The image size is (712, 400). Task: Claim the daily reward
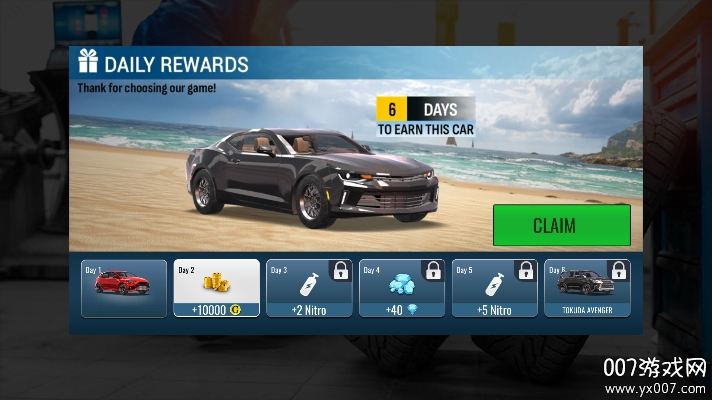(561, 225)
